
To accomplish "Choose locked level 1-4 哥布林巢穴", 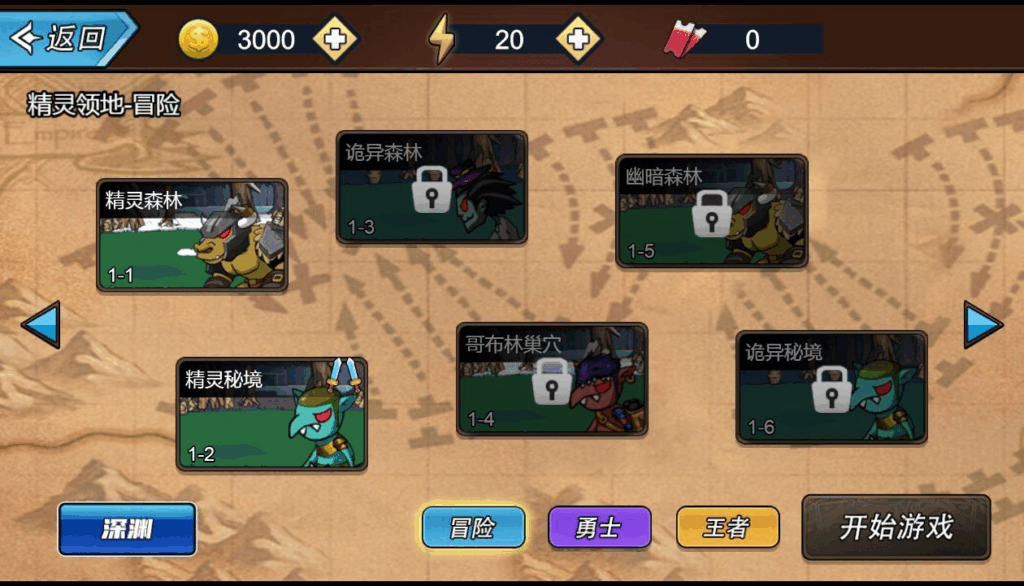I will (x=551, y=379).
